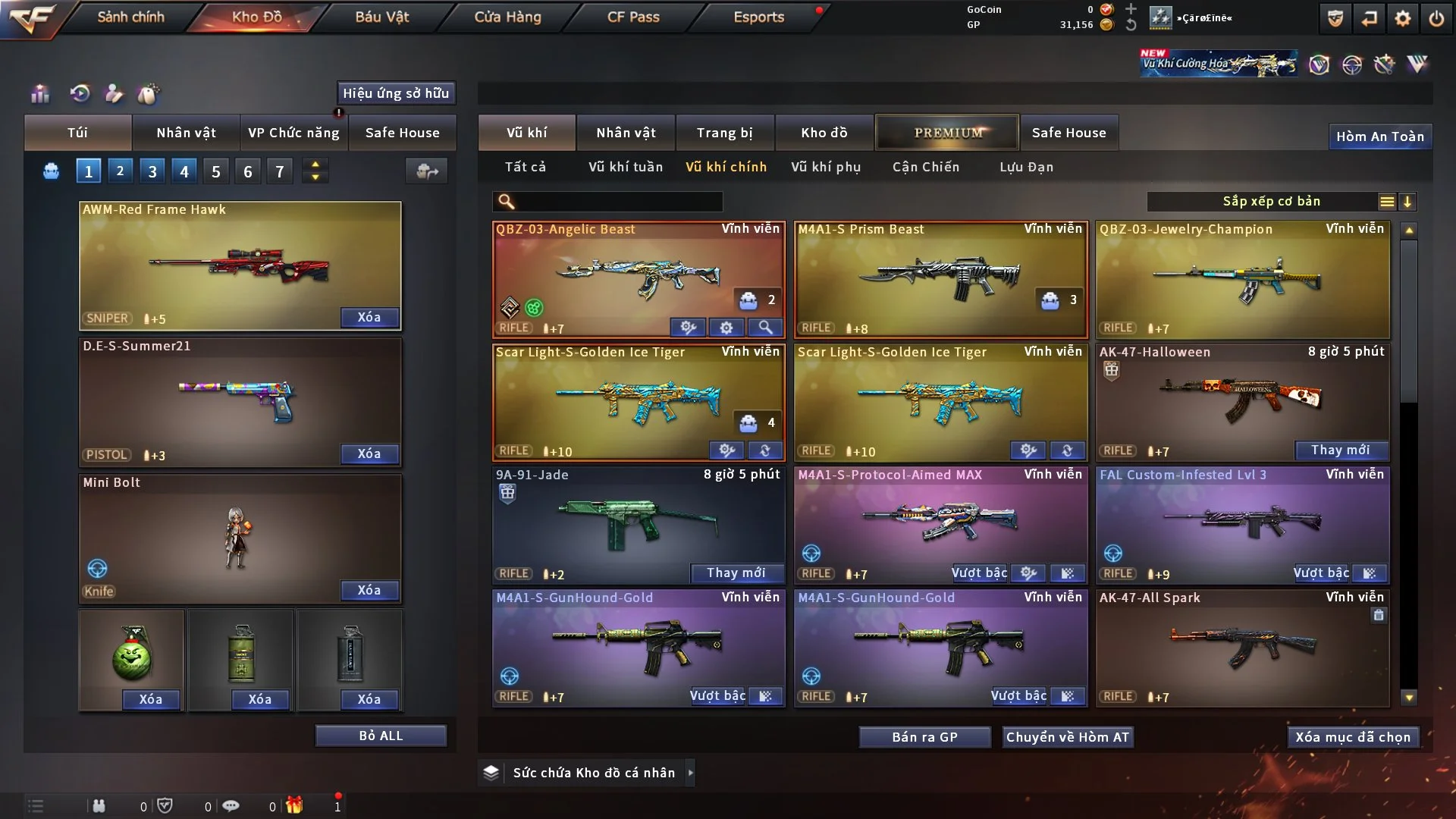Select the Vũ khí phụ filter
1456x819 pixels.
(826, 167)
